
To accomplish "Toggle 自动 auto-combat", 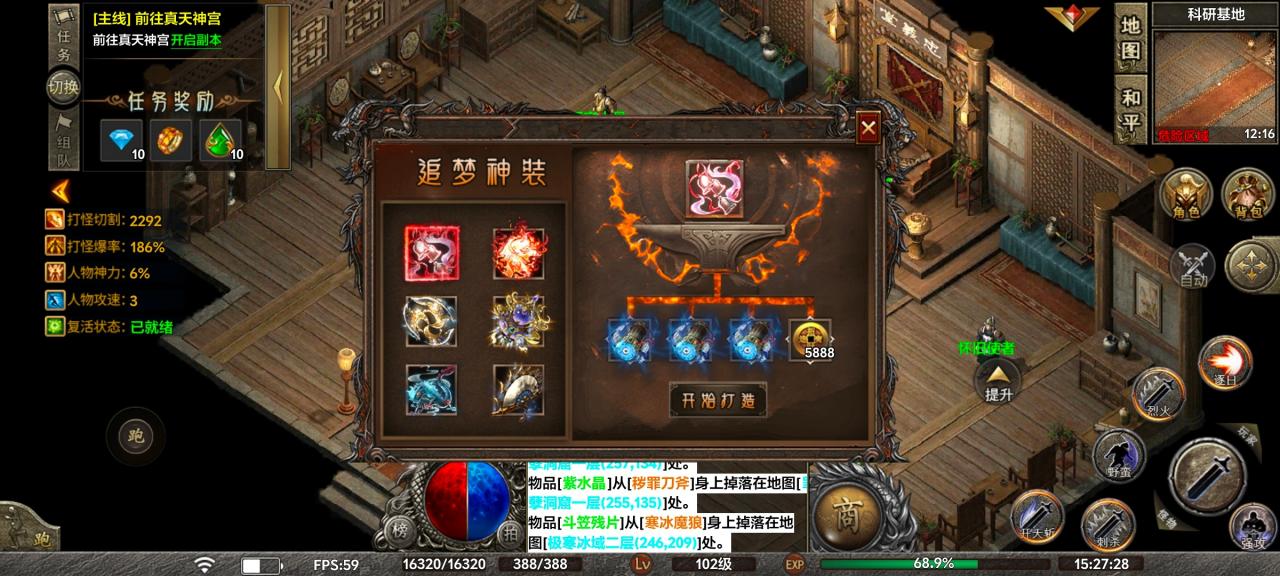I will [x=1193, y=266].
